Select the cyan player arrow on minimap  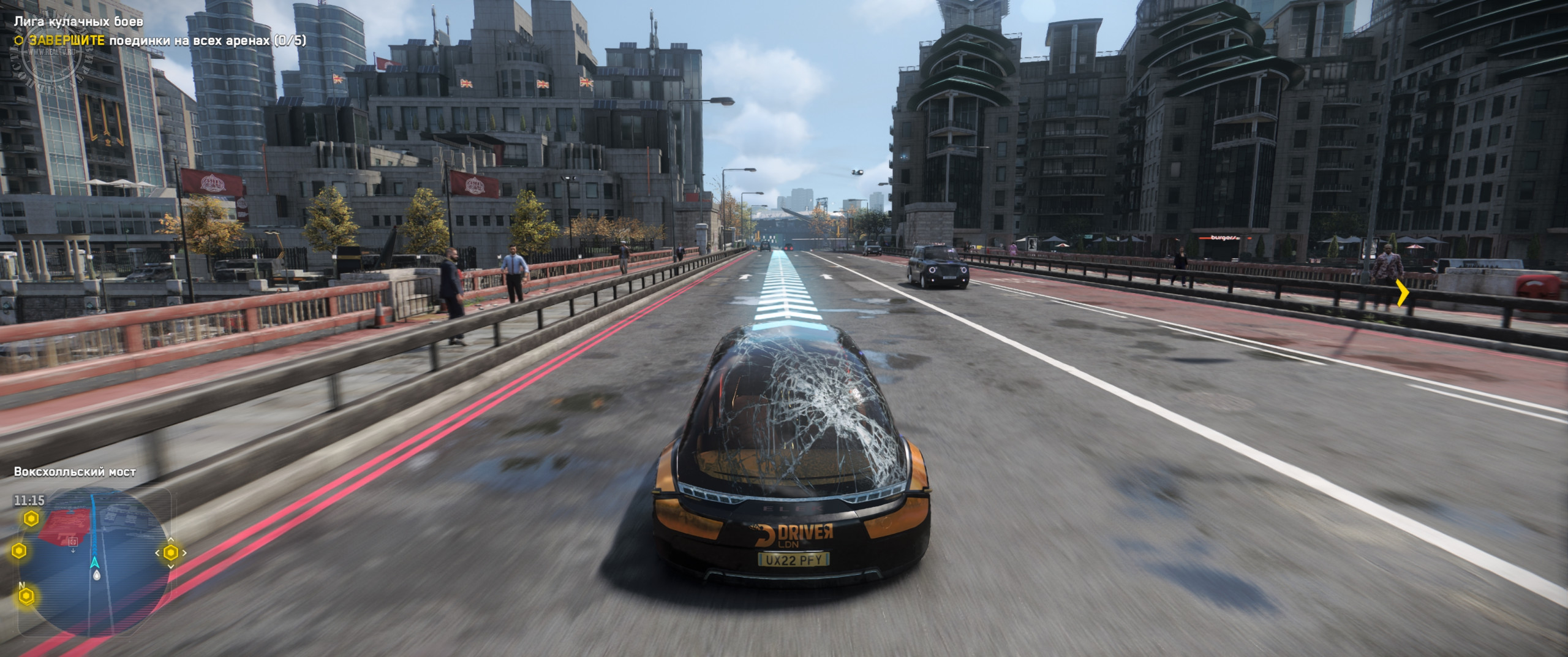[95, 562]
